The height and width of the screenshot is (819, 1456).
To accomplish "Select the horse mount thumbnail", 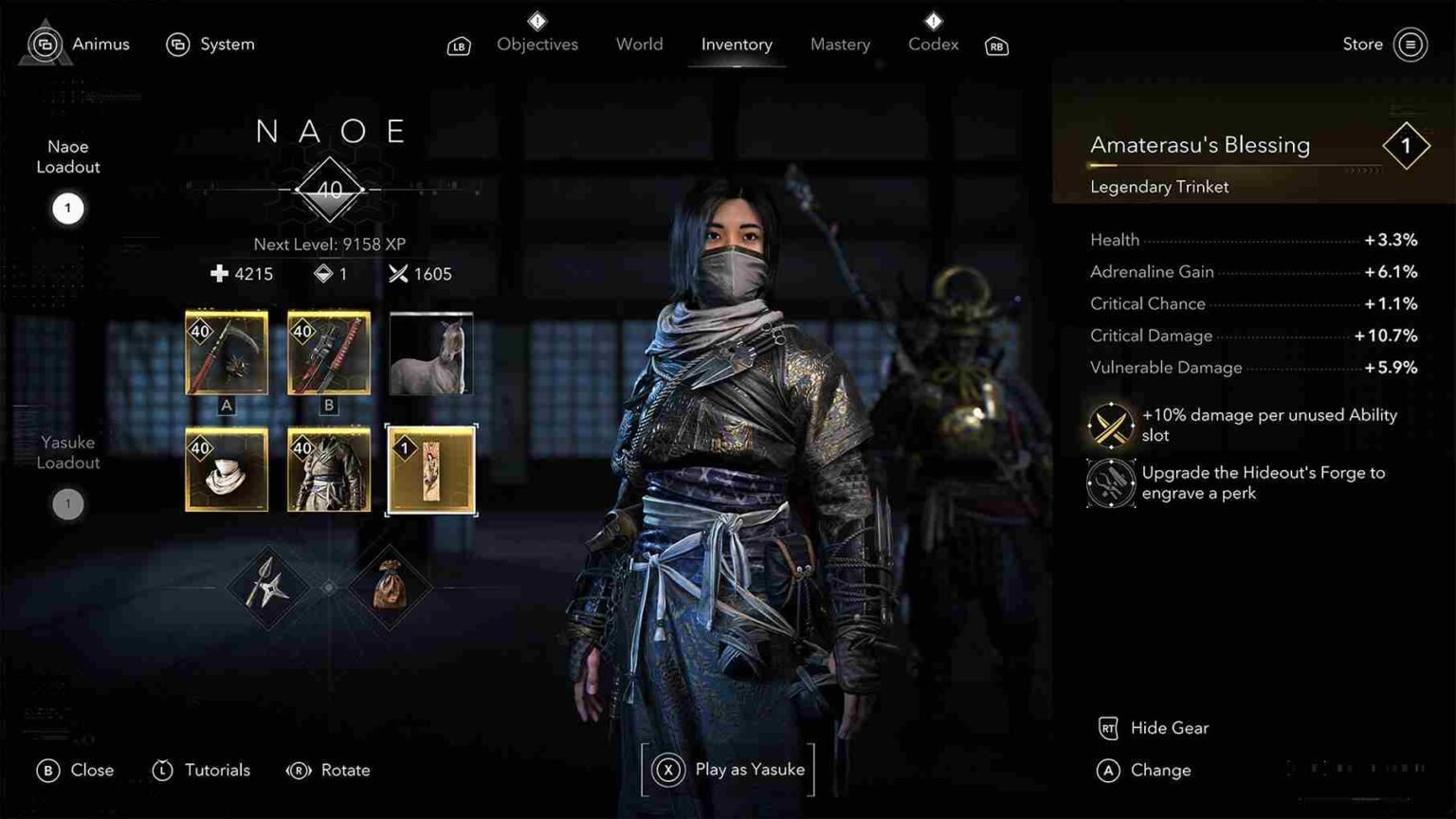I will tap(429, 355).
